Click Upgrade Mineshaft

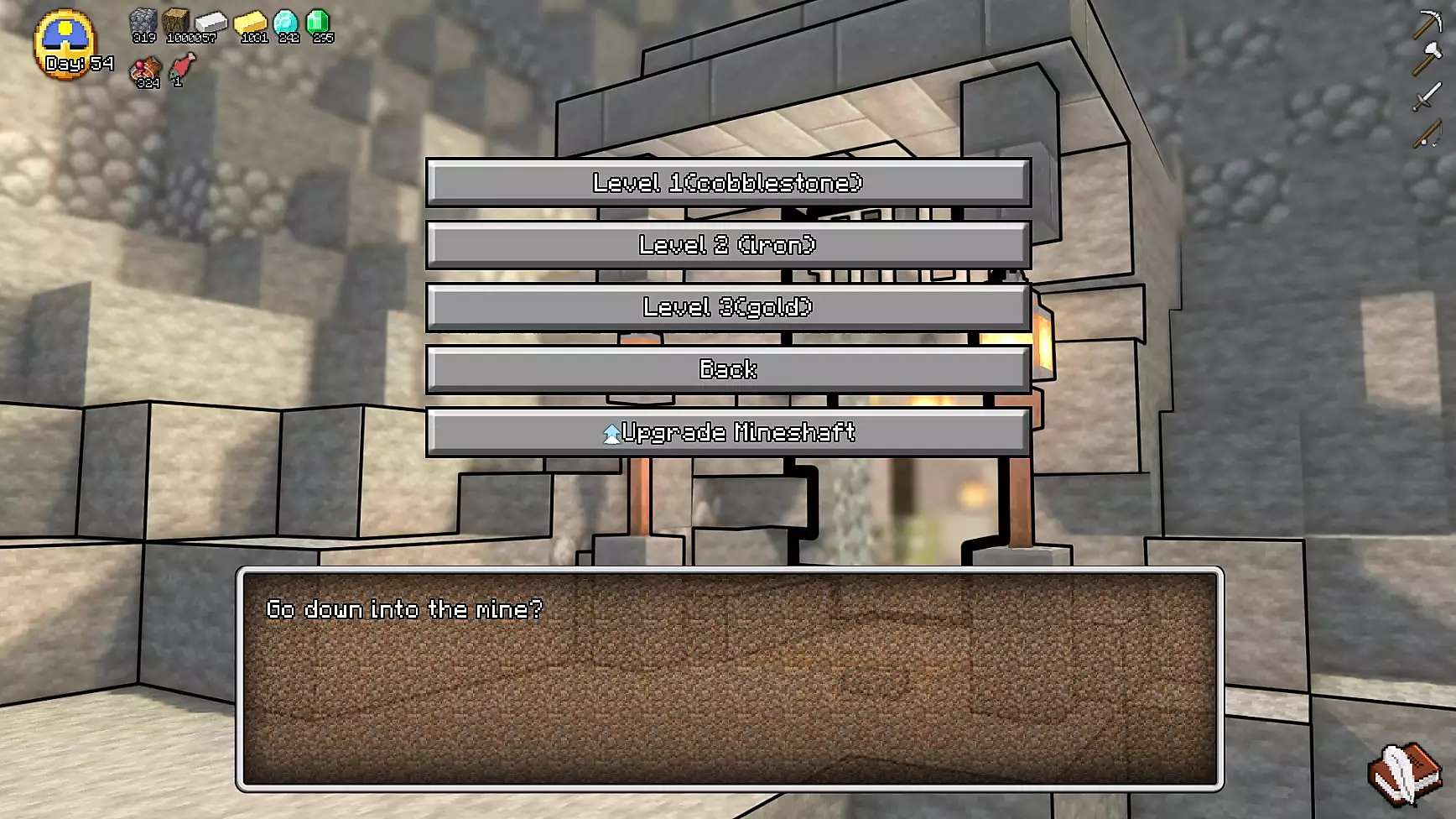(x=728, y=432)
